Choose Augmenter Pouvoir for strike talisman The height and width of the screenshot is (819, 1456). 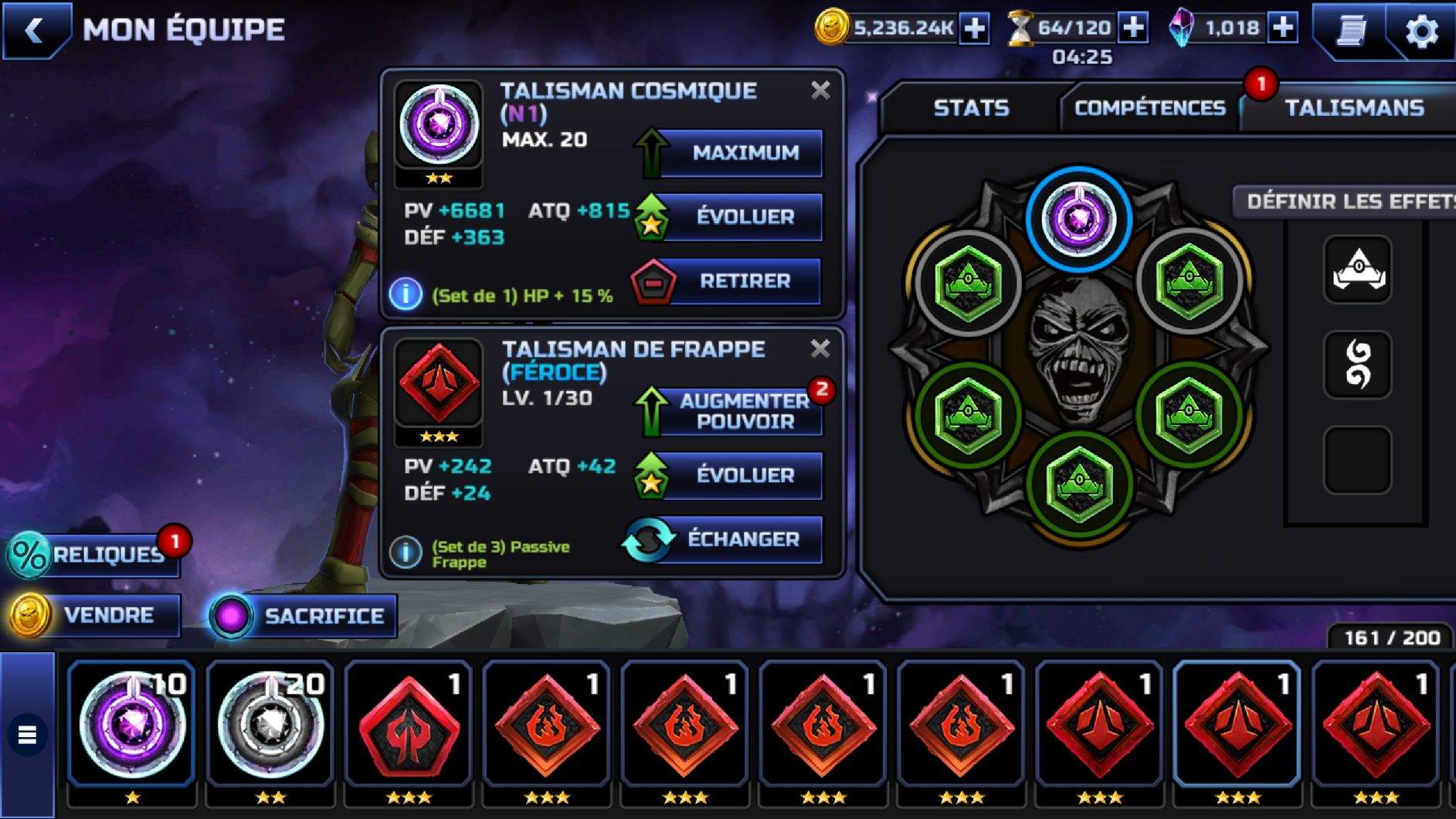[x=744, y=411]
